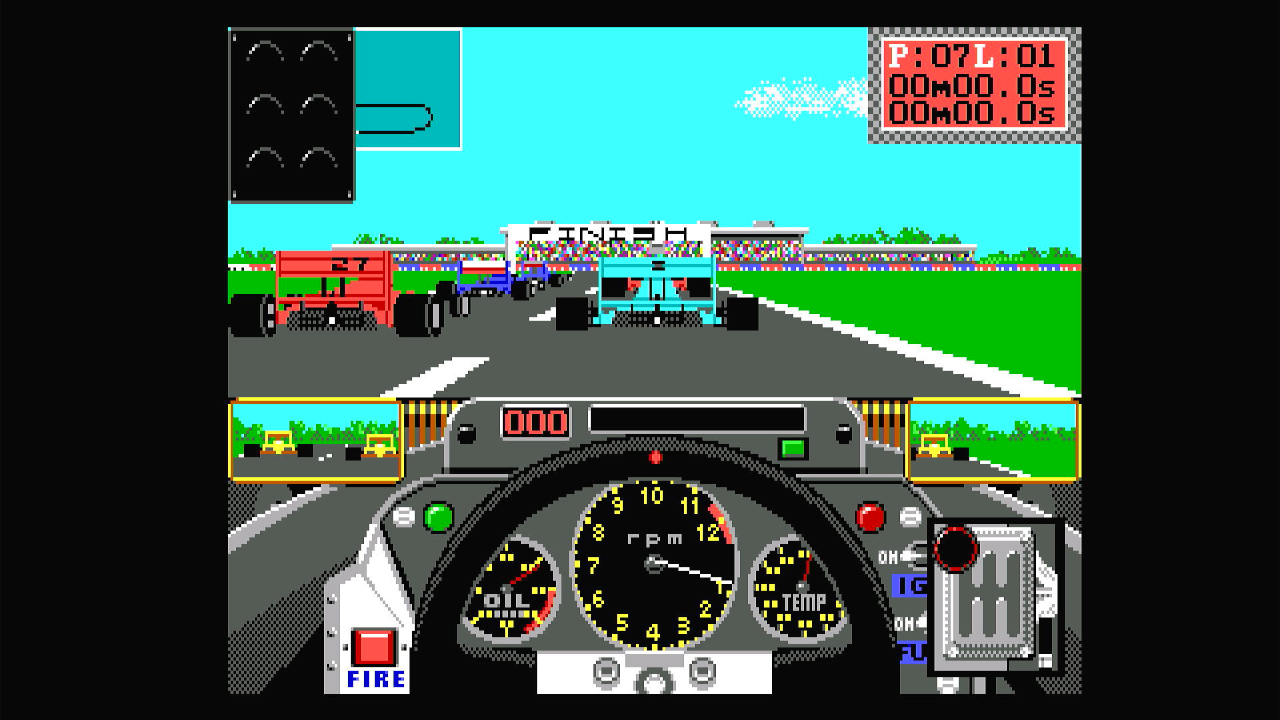Click the round green dashboard light

point(438,517)
